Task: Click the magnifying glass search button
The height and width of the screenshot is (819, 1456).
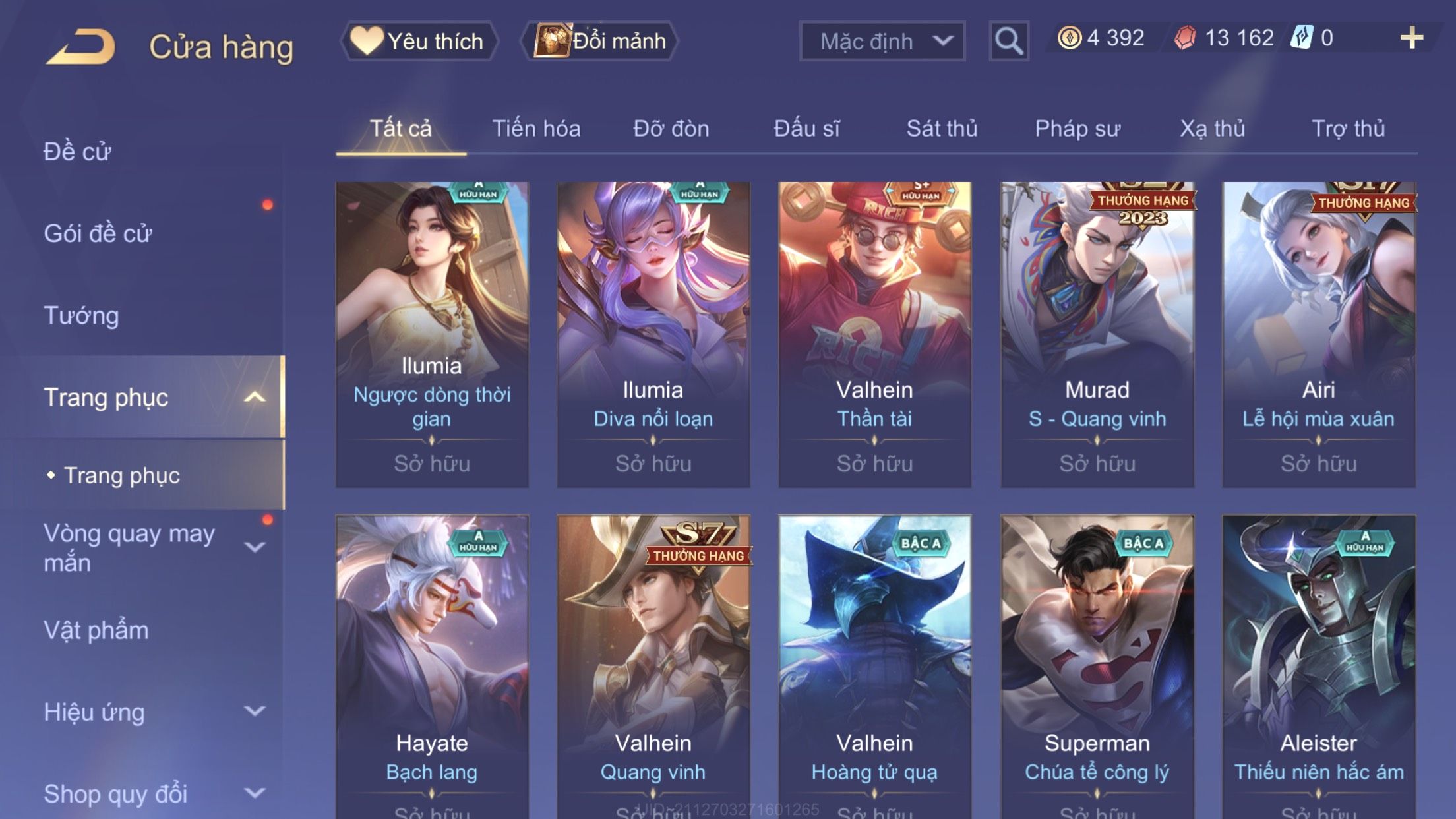Action: coord(1008,41)
